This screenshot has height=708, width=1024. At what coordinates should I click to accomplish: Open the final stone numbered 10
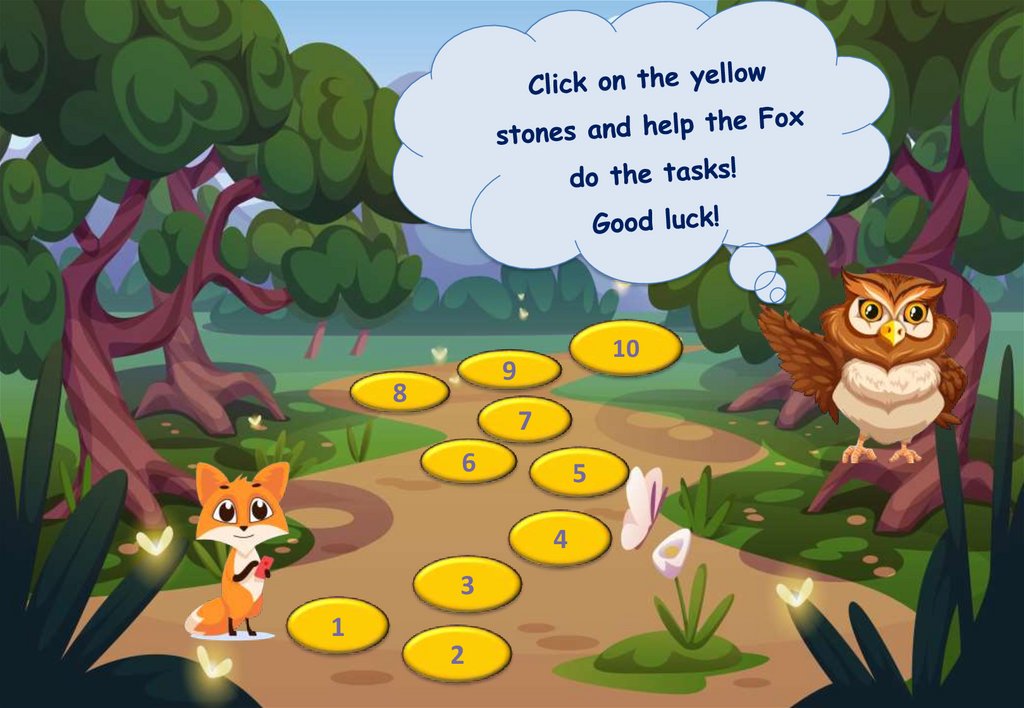coord(626,348)
